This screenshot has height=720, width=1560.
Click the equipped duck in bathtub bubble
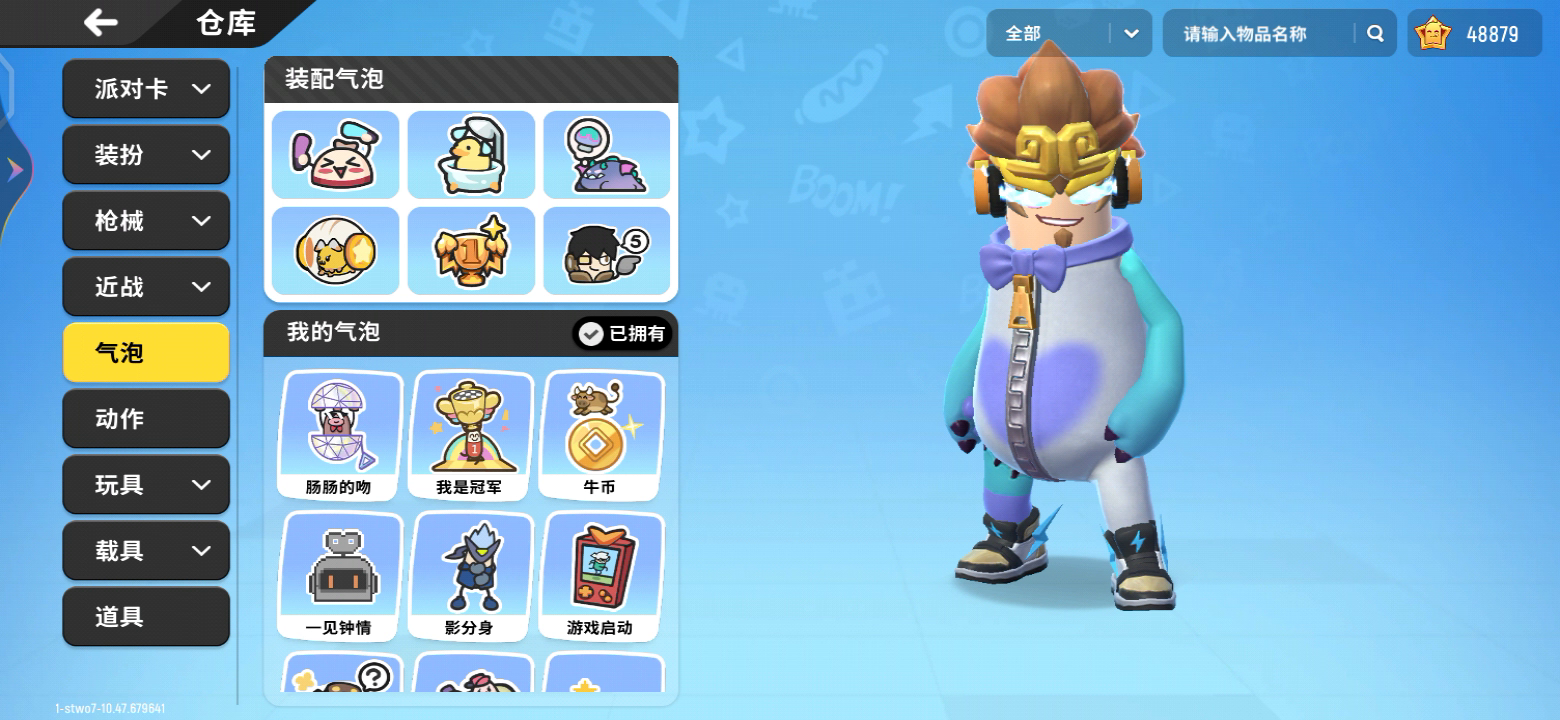(471, 155)
